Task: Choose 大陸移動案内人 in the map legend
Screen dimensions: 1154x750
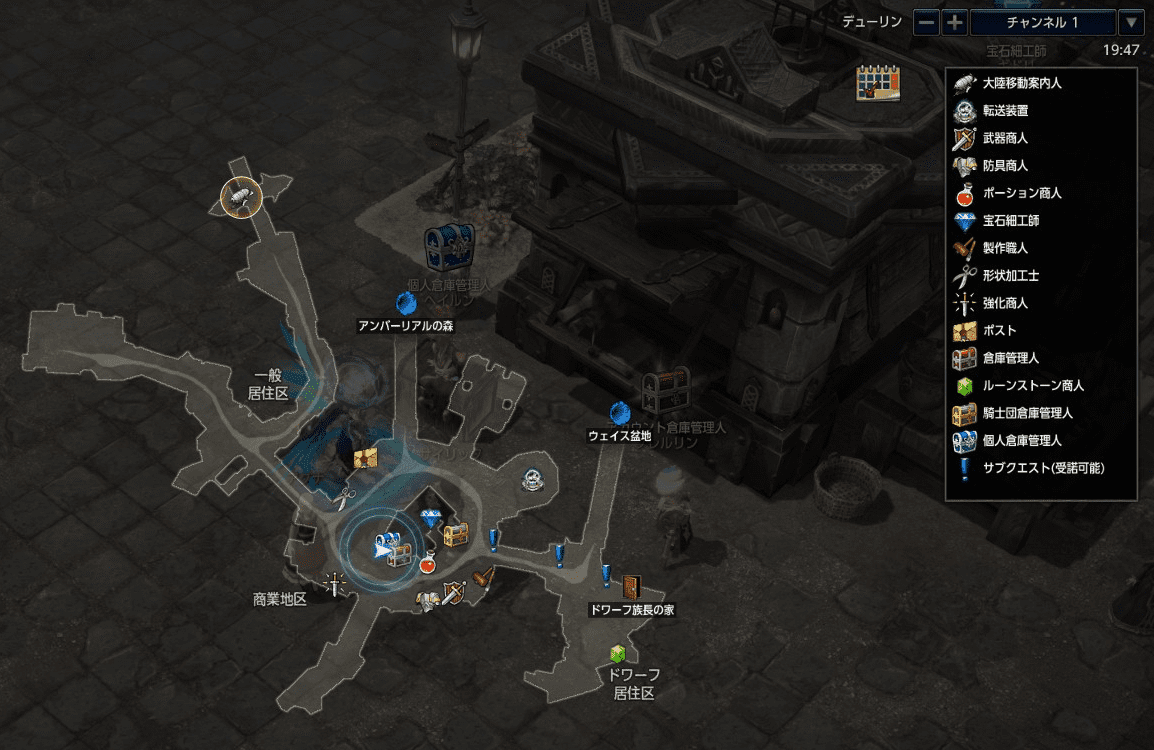Action: click(1022, 83)
